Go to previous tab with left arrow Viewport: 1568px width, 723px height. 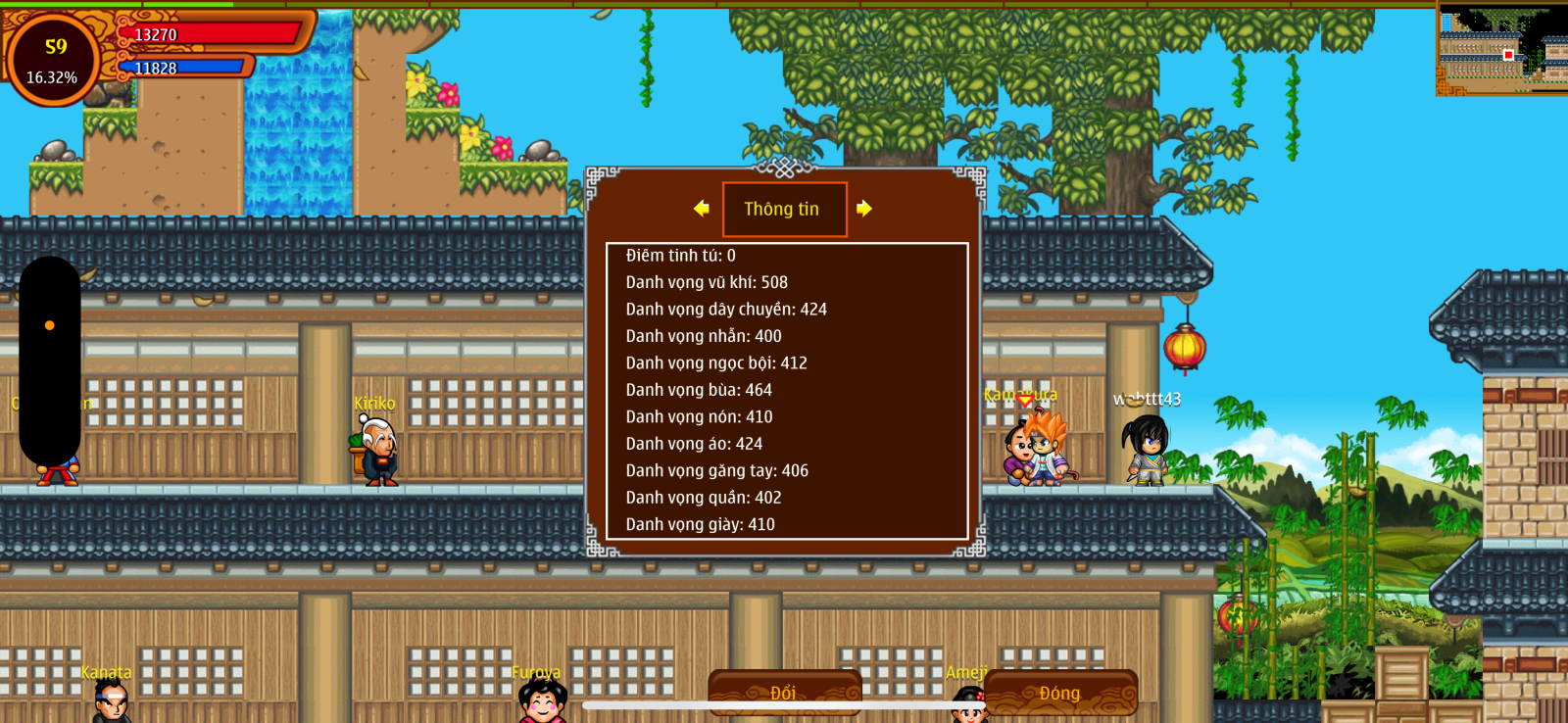[701, 209]
